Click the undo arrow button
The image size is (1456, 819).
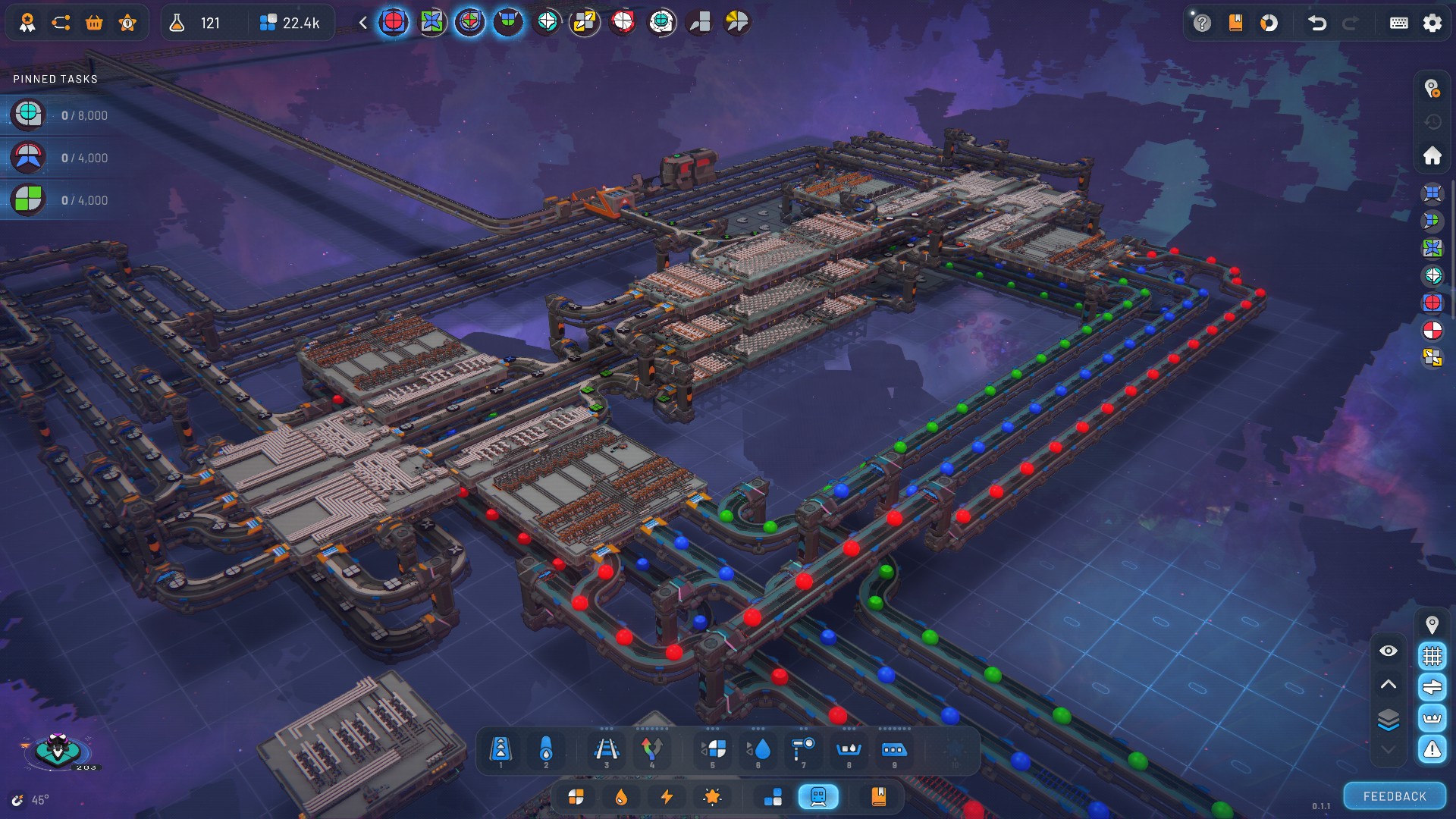coord(1317,23)
